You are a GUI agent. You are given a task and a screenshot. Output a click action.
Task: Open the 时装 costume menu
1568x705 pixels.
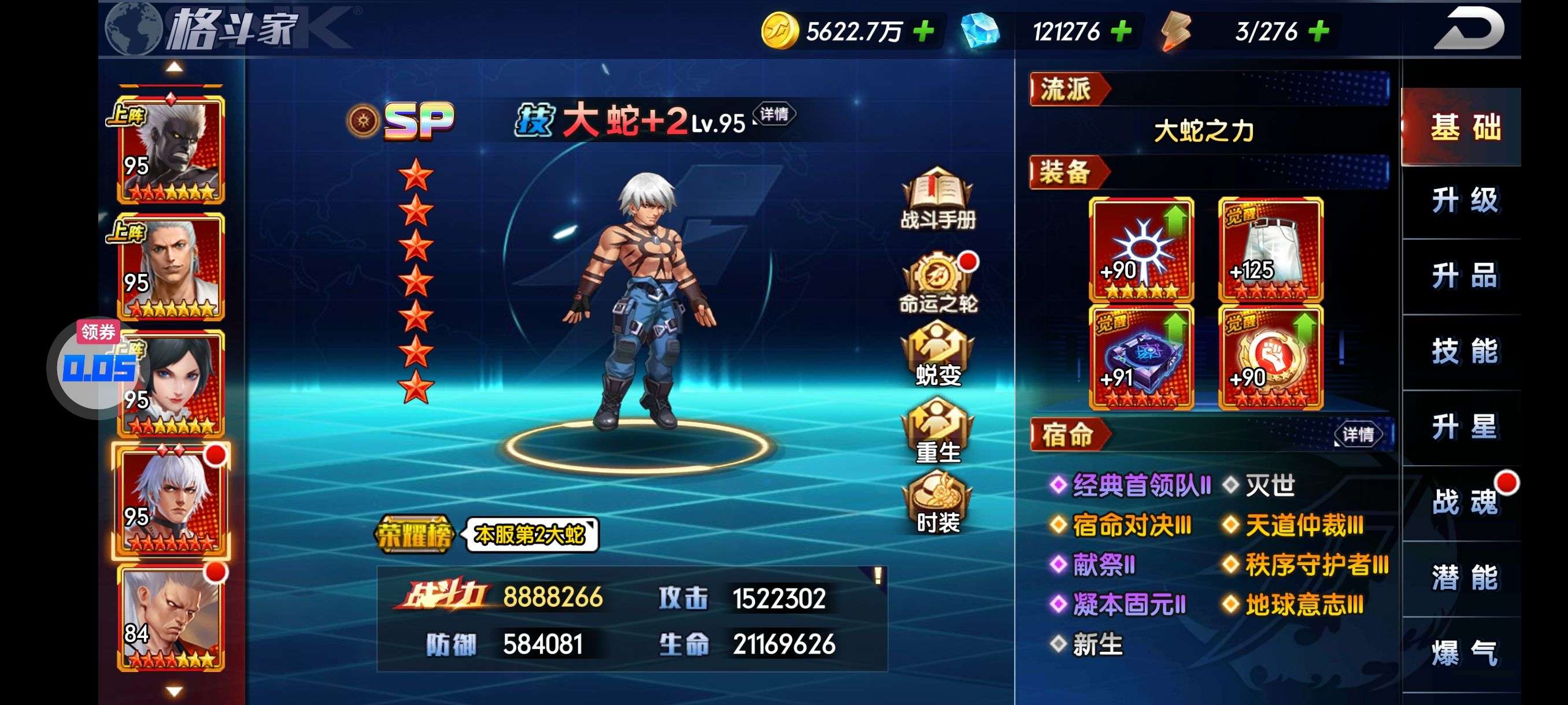tap(937, 504)
